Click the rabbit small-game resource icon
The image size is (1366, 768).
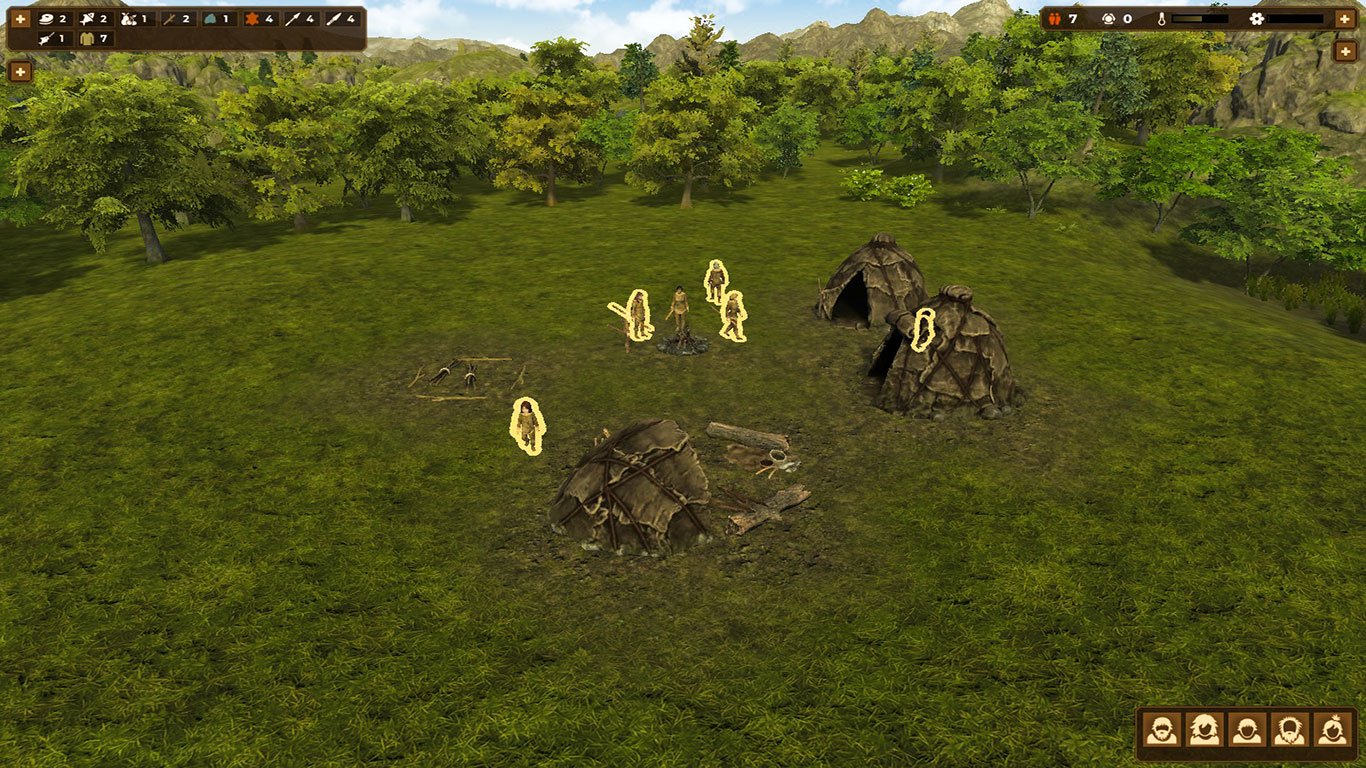(x=129, y=18)
